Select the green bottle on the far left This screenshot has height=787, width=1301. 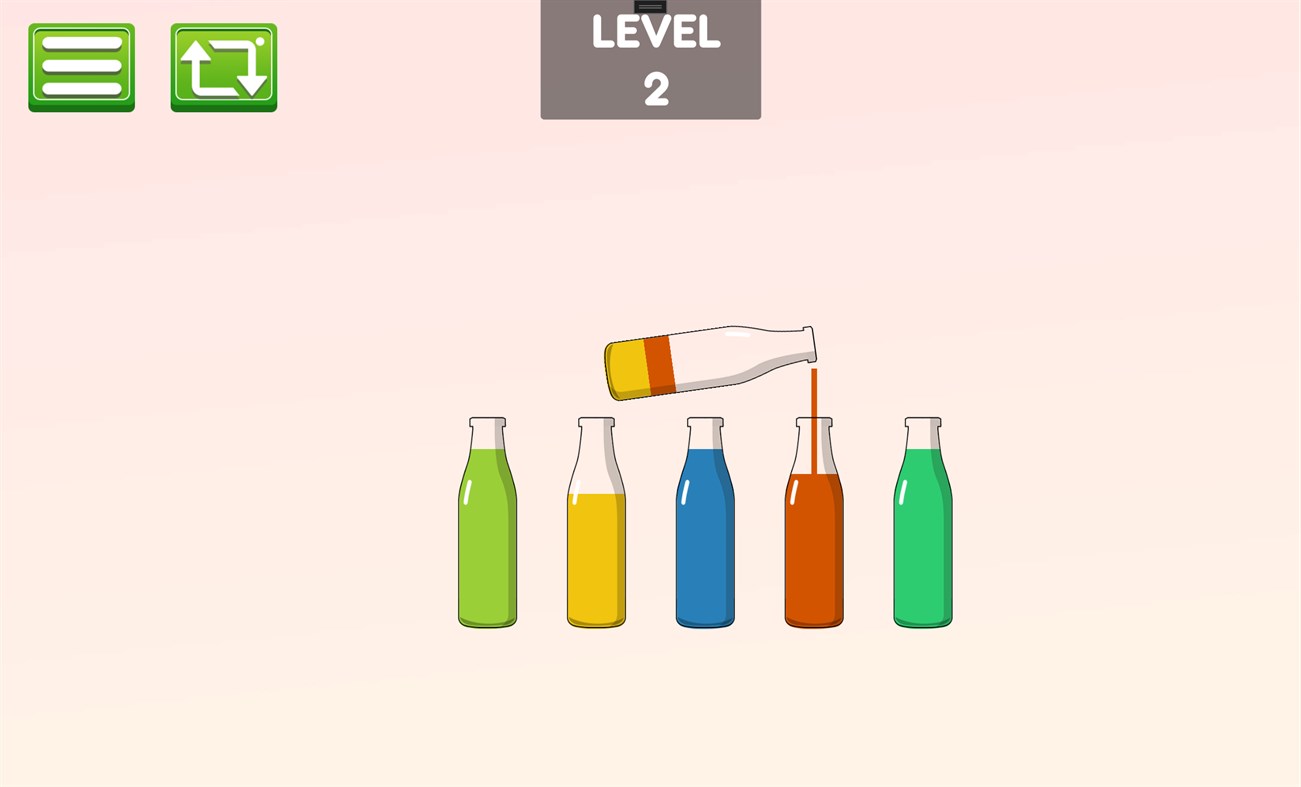tap(487, 540)
